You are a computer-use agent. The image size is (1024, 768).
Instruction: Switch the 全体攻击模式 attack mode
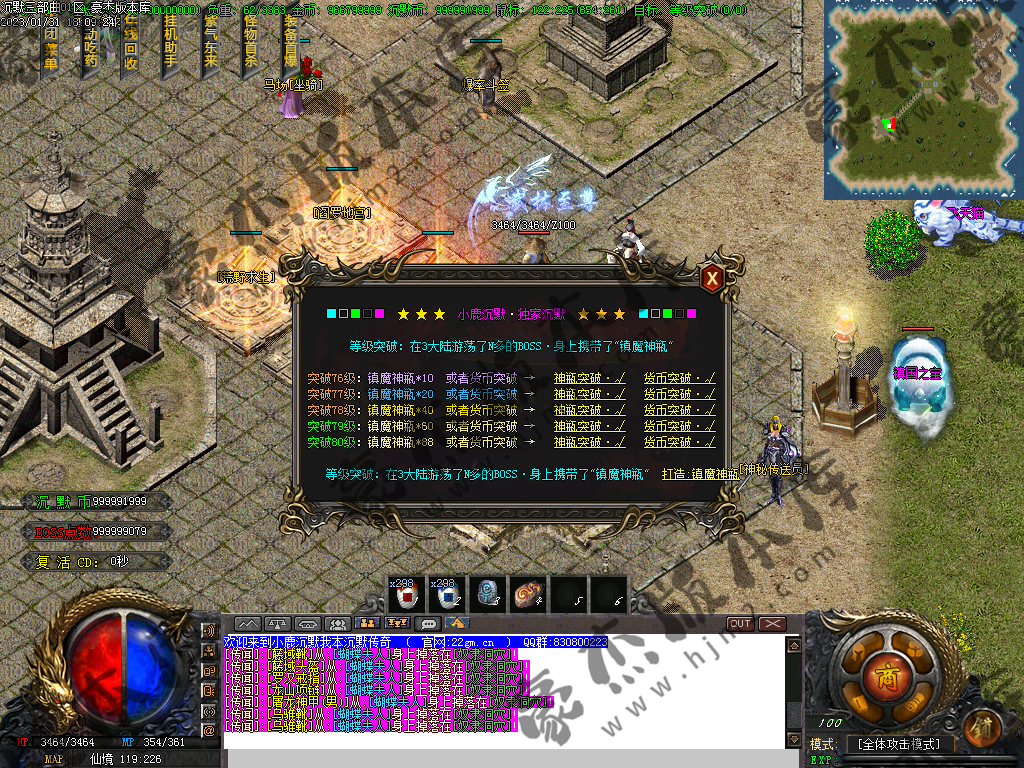coord(899,745)
